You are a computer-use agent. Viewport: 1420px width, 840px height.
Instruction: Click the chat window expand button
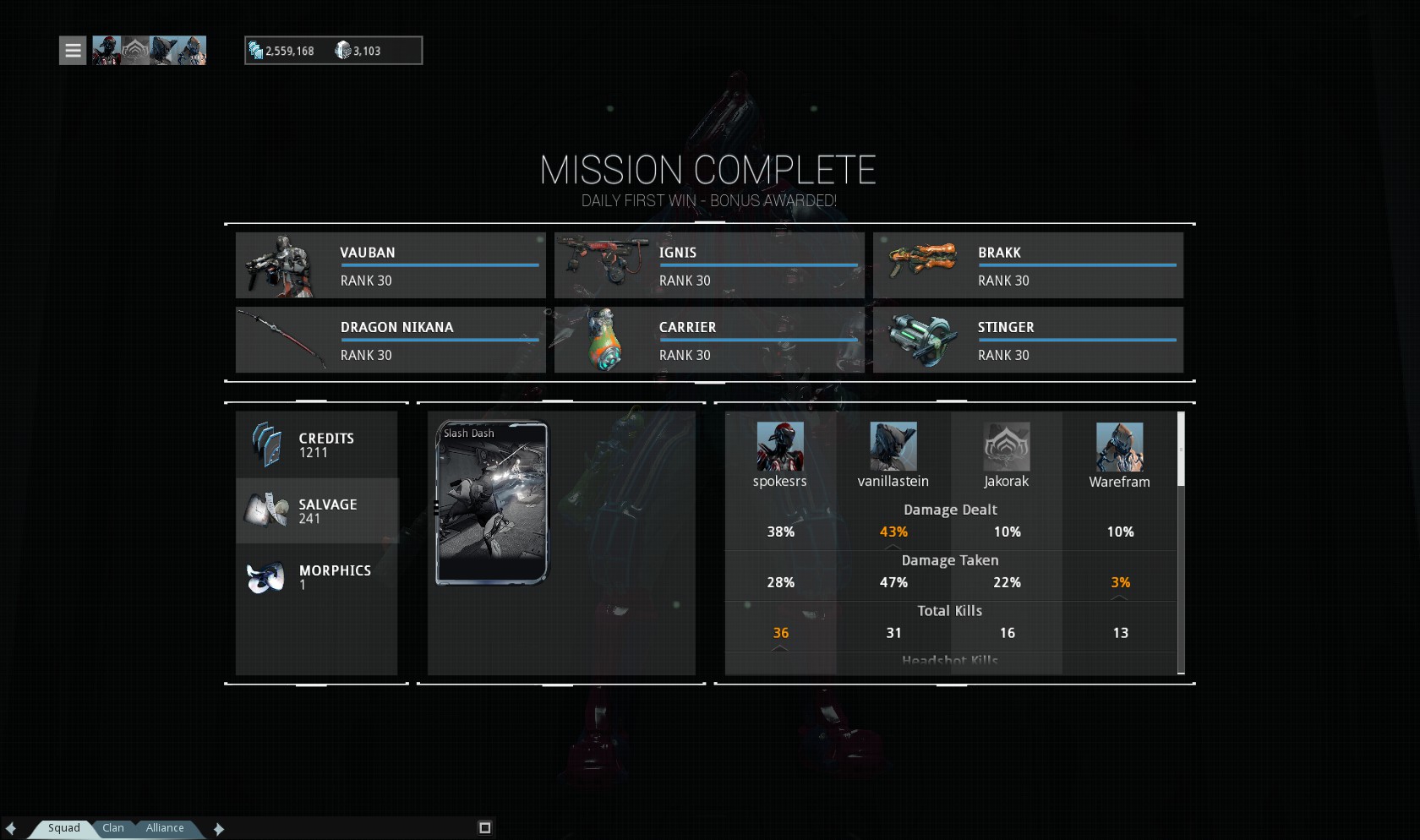(x=485, y=828)
